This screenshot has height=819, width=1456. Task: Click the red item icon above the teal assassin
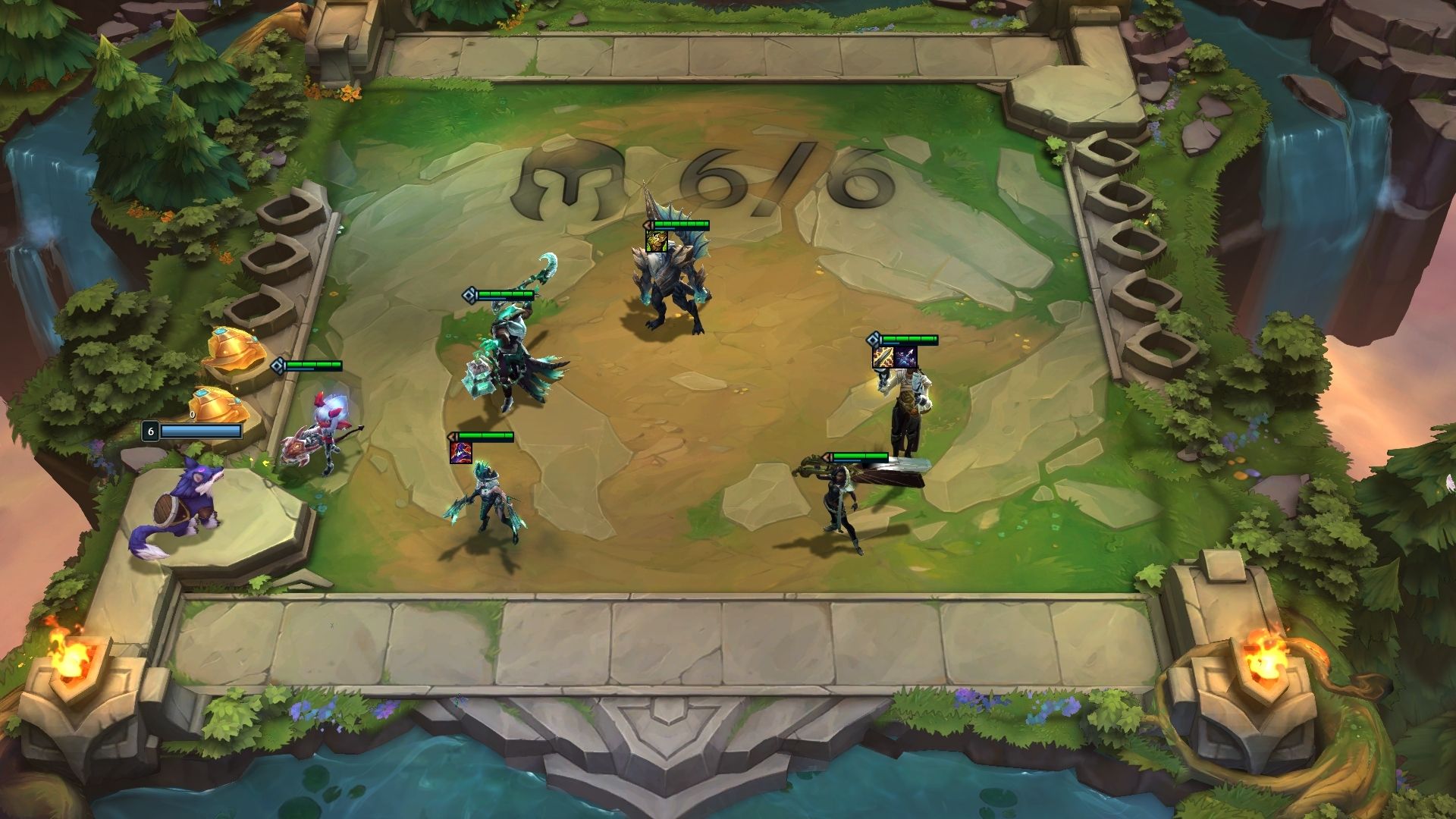point(461,452)
